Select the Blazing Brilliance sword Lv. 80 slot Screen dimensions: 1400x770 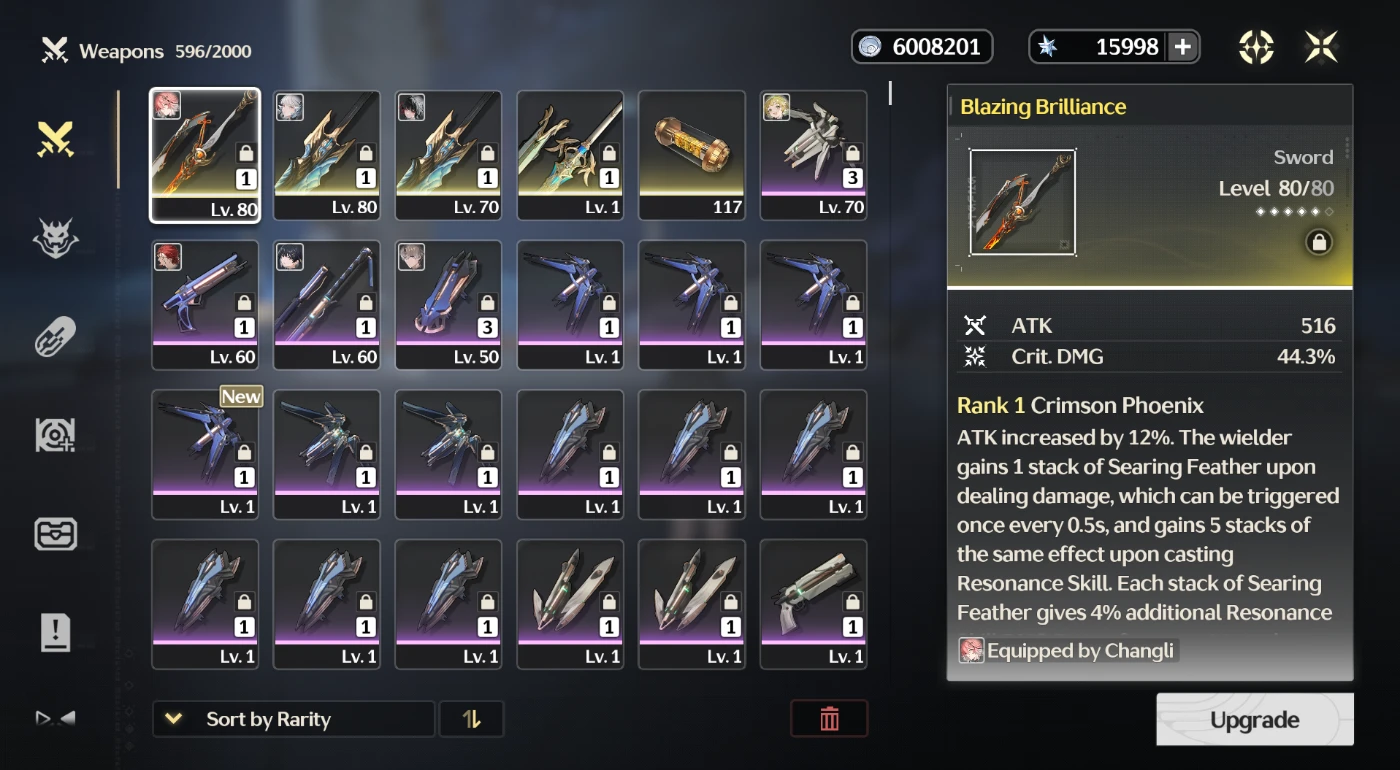205,155
